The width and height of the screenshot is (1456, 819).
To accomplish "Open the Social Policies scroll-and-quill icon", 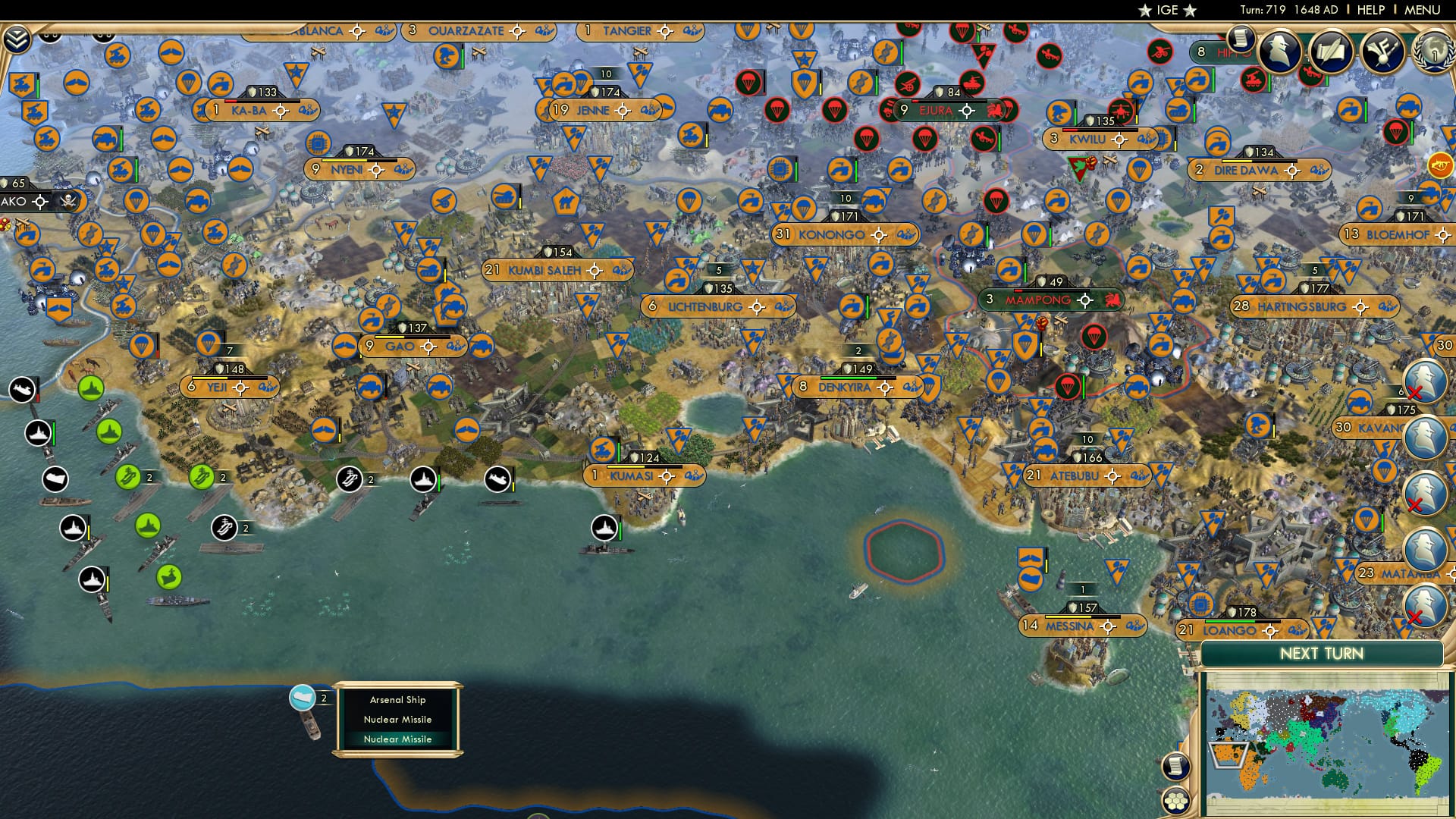I will 1332,50.
